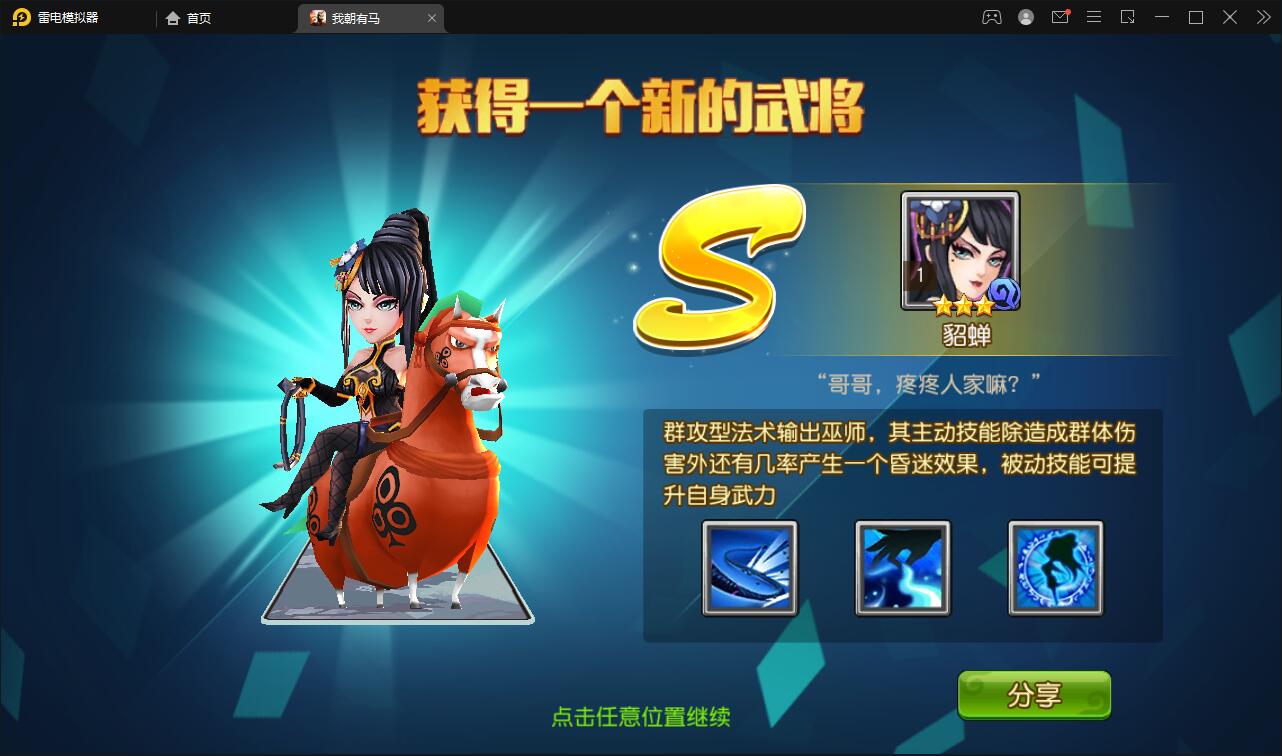Switch to the 首页 home tab
Viewport: 1282px width, 756px height.
(x=189, y=18)
